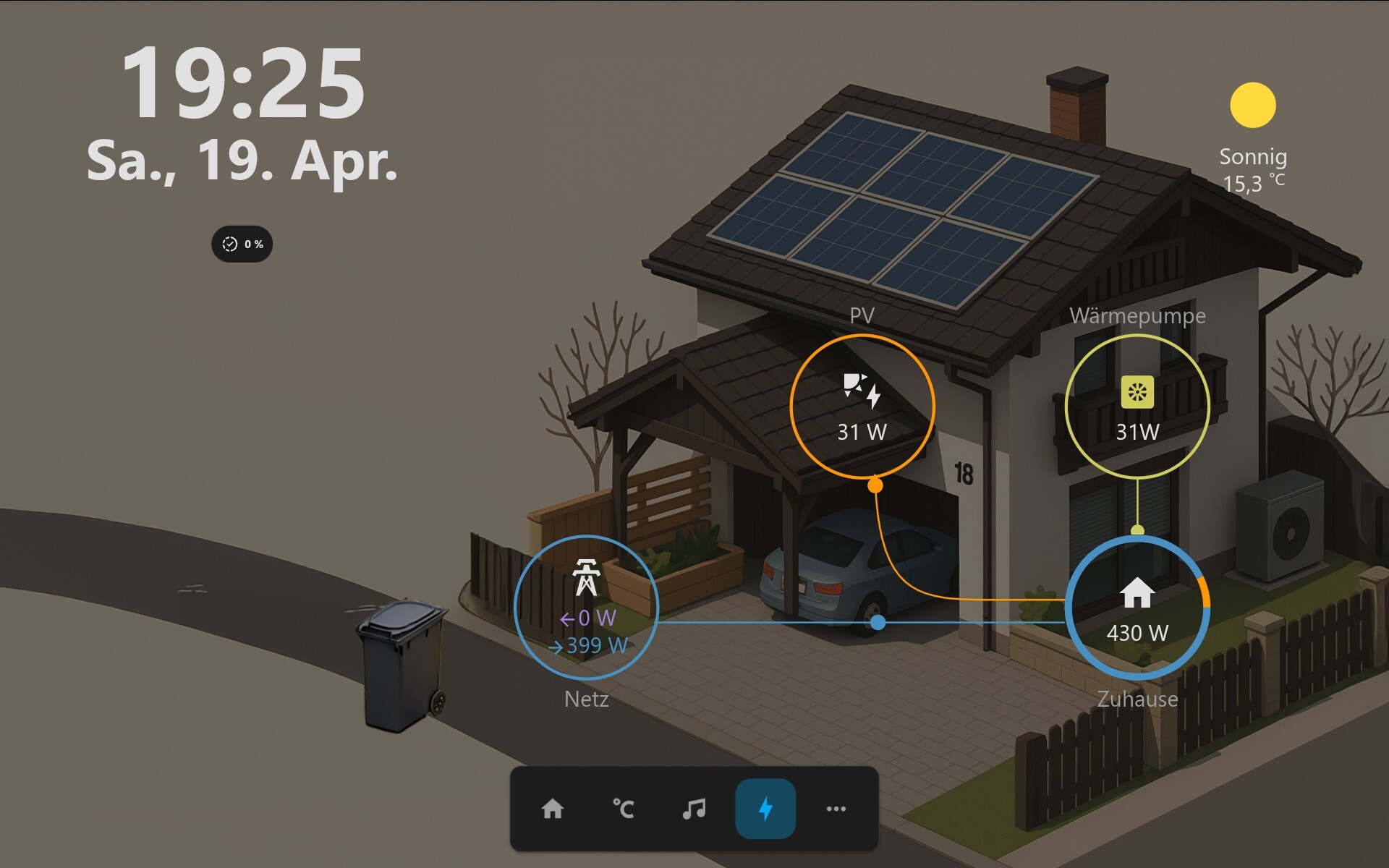Open the three-dots more menu
This screenshot has height=868, width=1389.
click(x=836, y=809)
